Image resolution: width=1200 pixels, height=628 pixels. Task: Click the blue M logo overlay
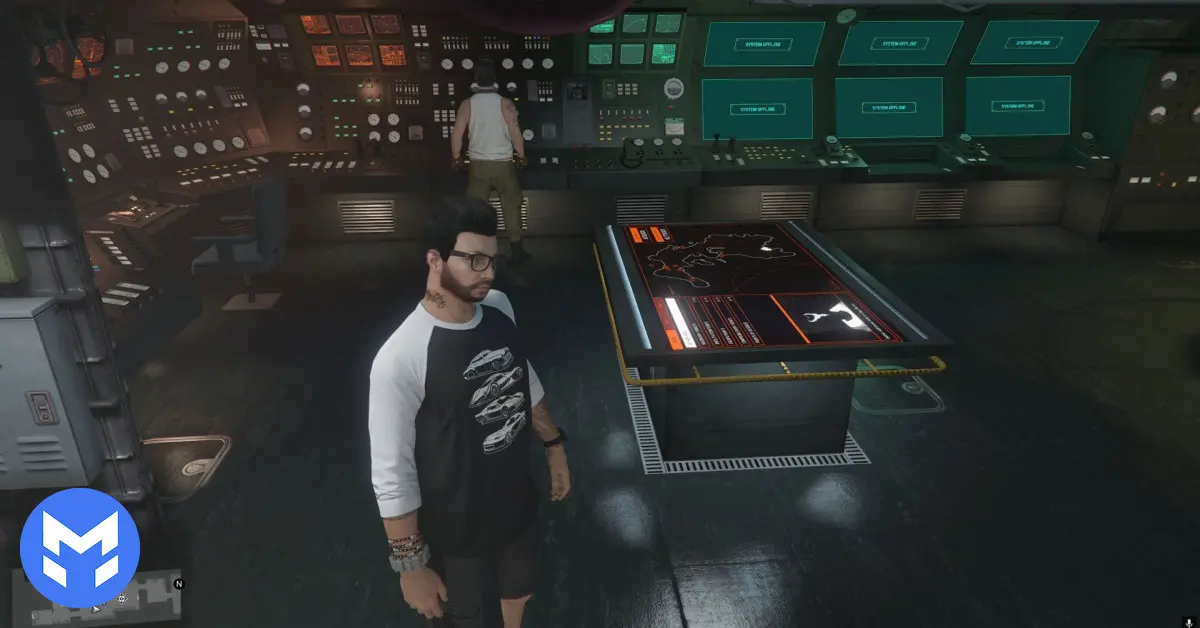point(79,547)
